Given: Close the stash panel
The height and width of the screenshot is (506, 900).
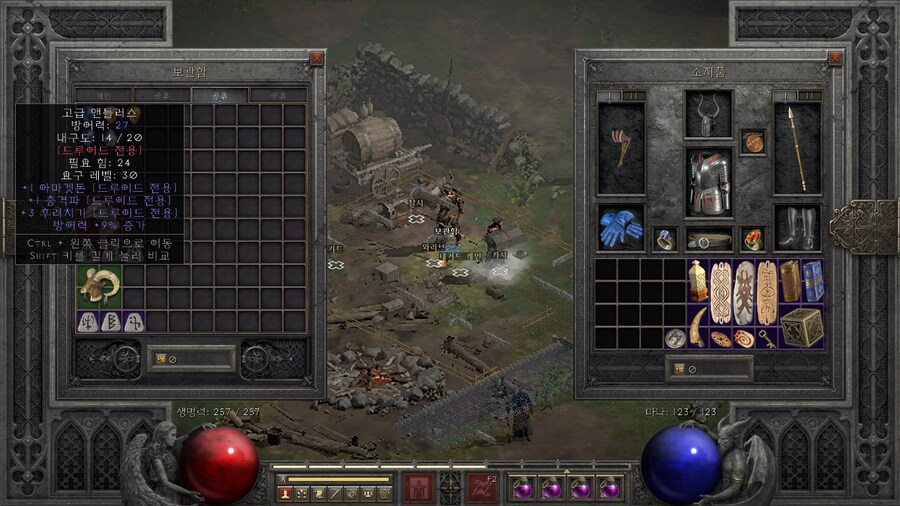Looking at the screenshot, I should (x=316, y=59).
